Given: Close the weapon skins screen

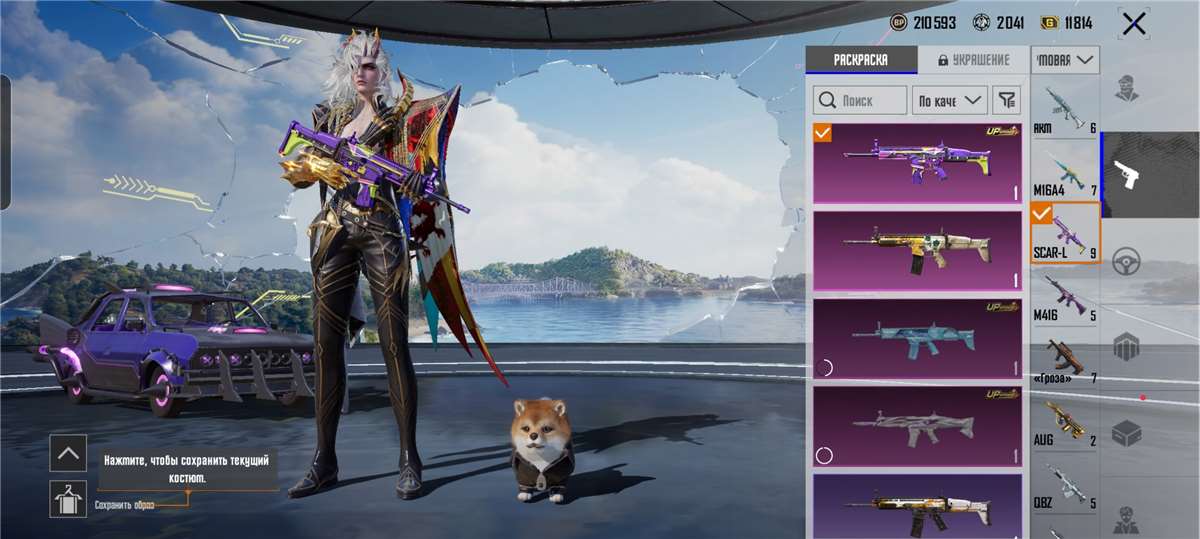Looking at the screenshot, I should [1134, 24].
